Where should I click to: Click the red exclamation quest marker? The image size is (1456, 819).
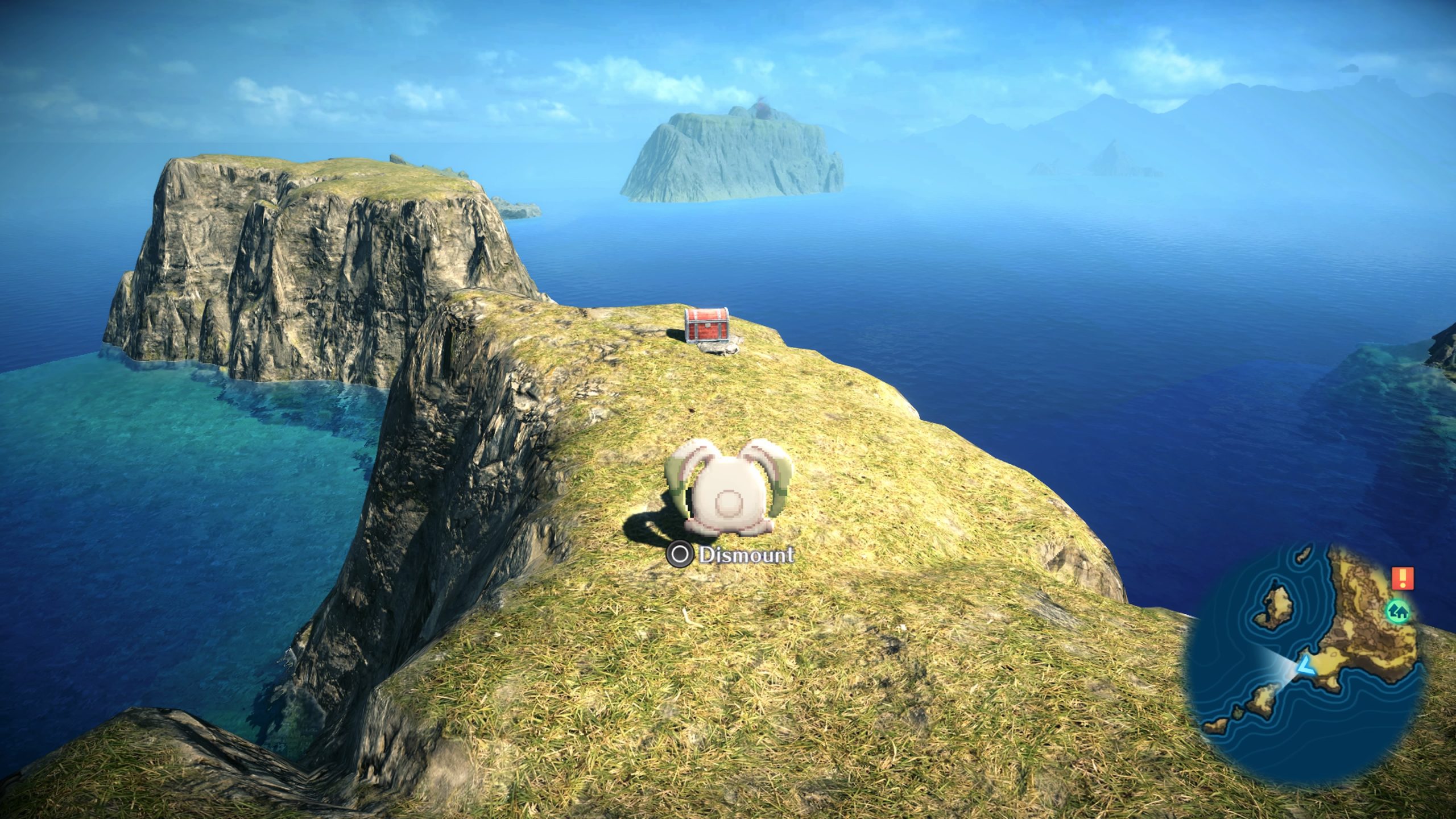(1403, 578)
